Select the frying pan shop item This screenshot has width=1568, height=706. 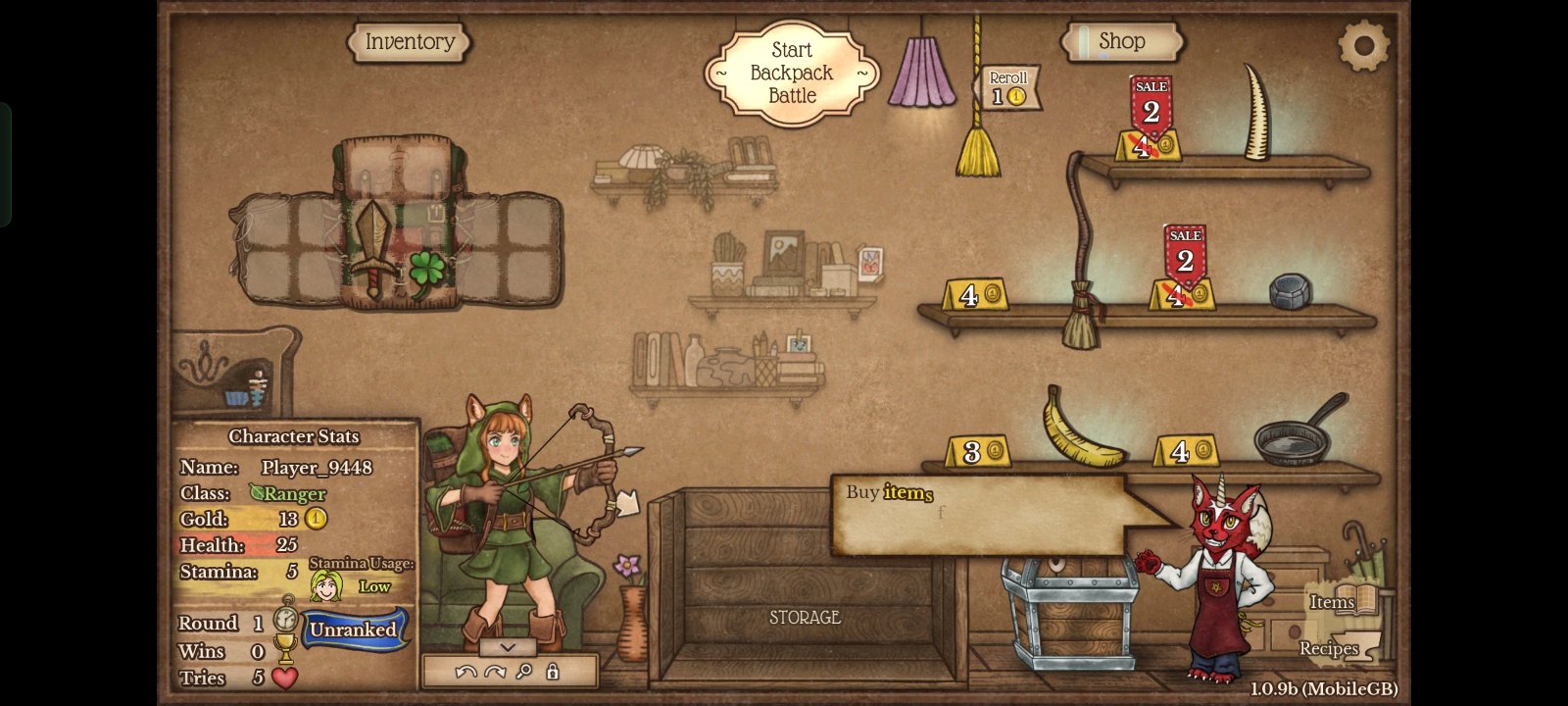(1296, 433)
